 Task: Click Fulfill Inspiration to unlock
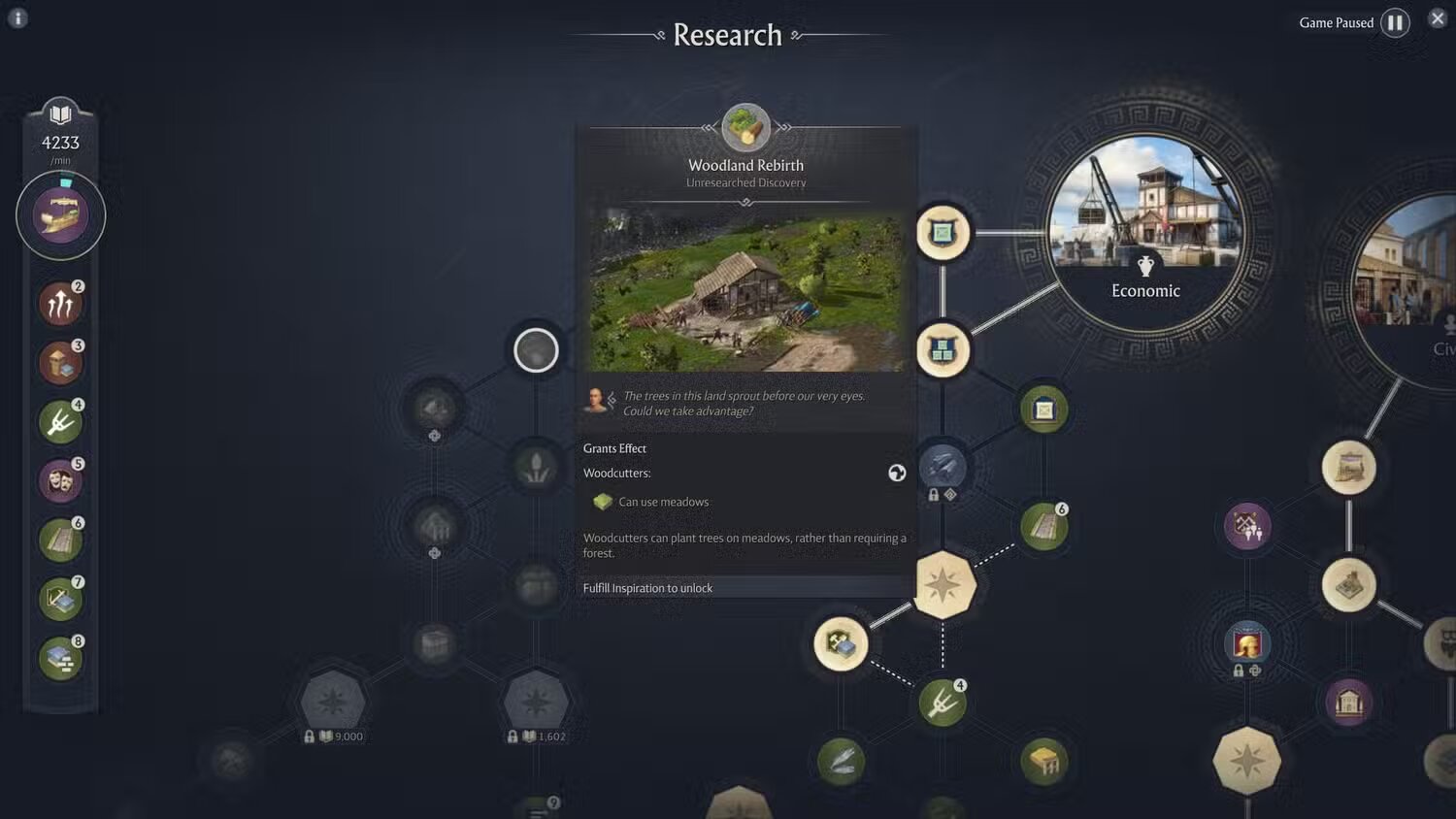[x=647, y=587]
